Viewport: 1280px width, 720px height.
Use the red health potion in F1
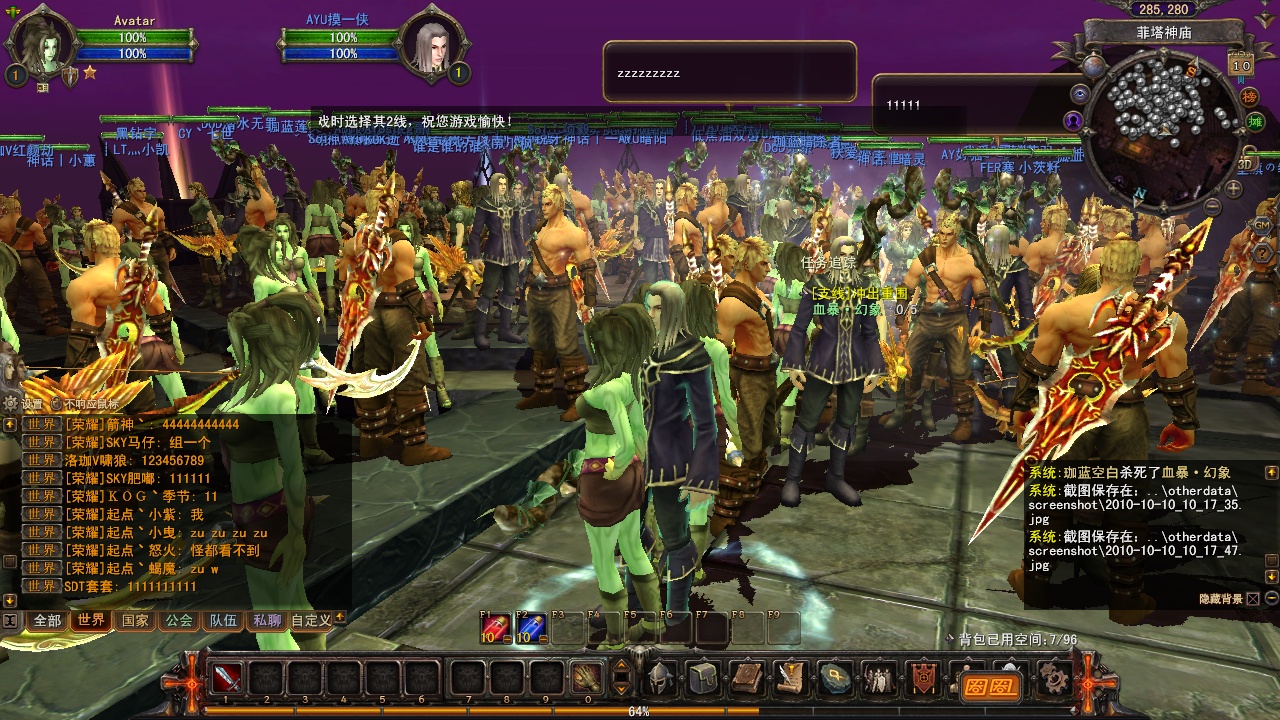tap(495, 628)
